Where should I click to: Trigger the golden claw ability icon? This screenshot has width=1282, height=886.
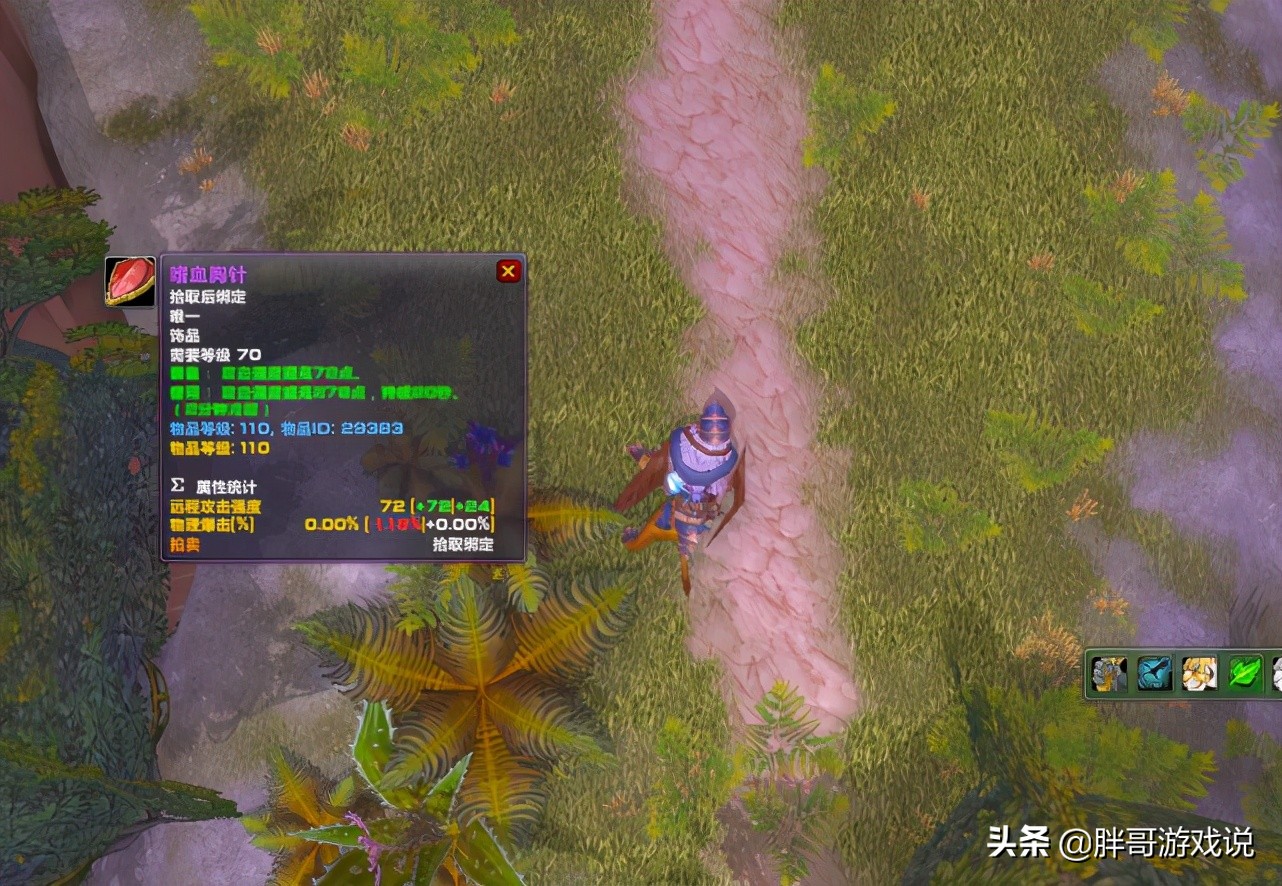(x=1199, y=673)
